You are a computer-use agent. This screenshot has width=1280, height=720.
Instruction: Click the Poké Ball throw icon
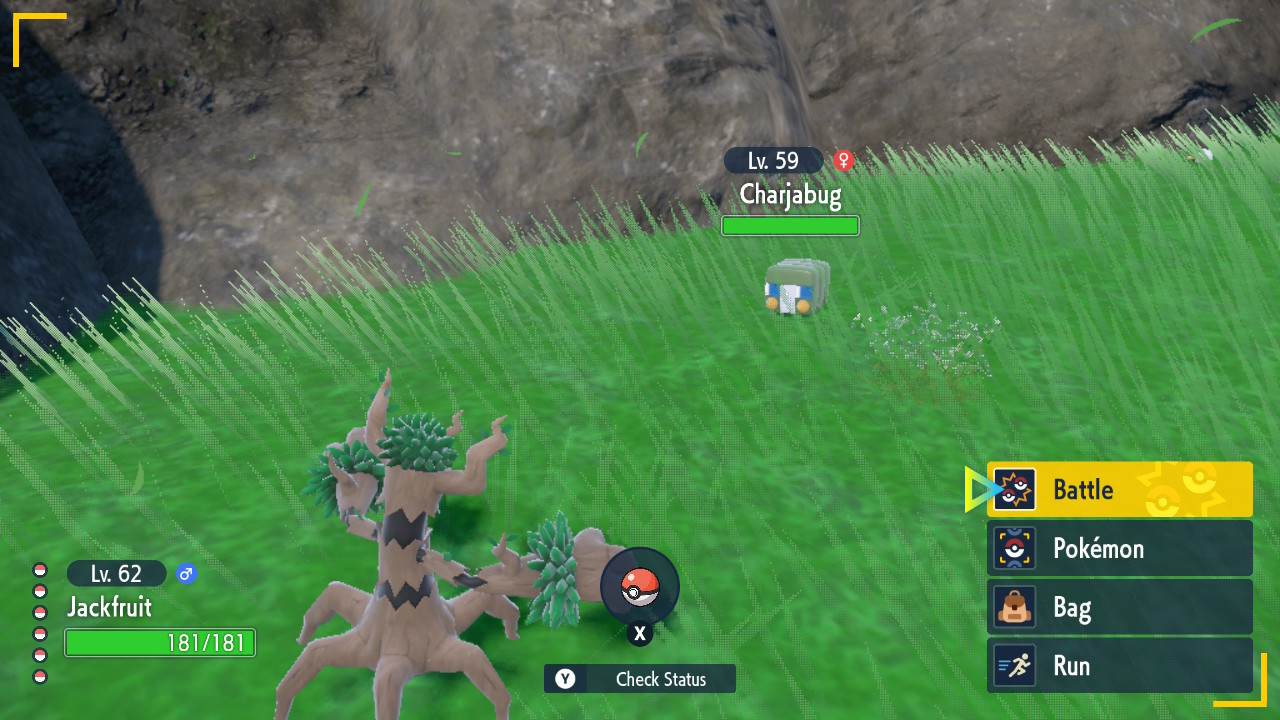coord(640,587)
